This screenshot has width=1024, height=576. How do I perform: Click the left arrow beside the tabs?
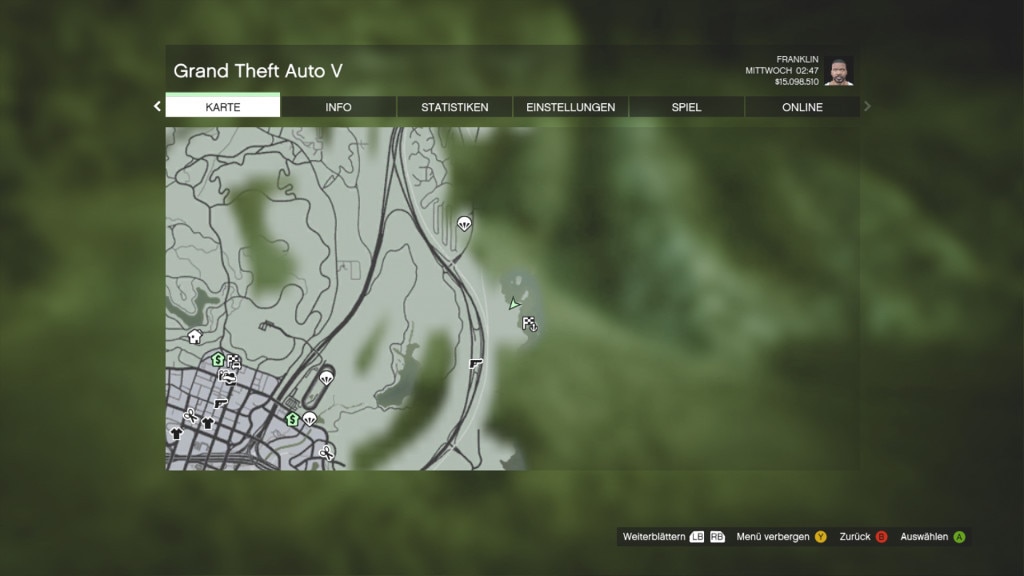(157, 106)
